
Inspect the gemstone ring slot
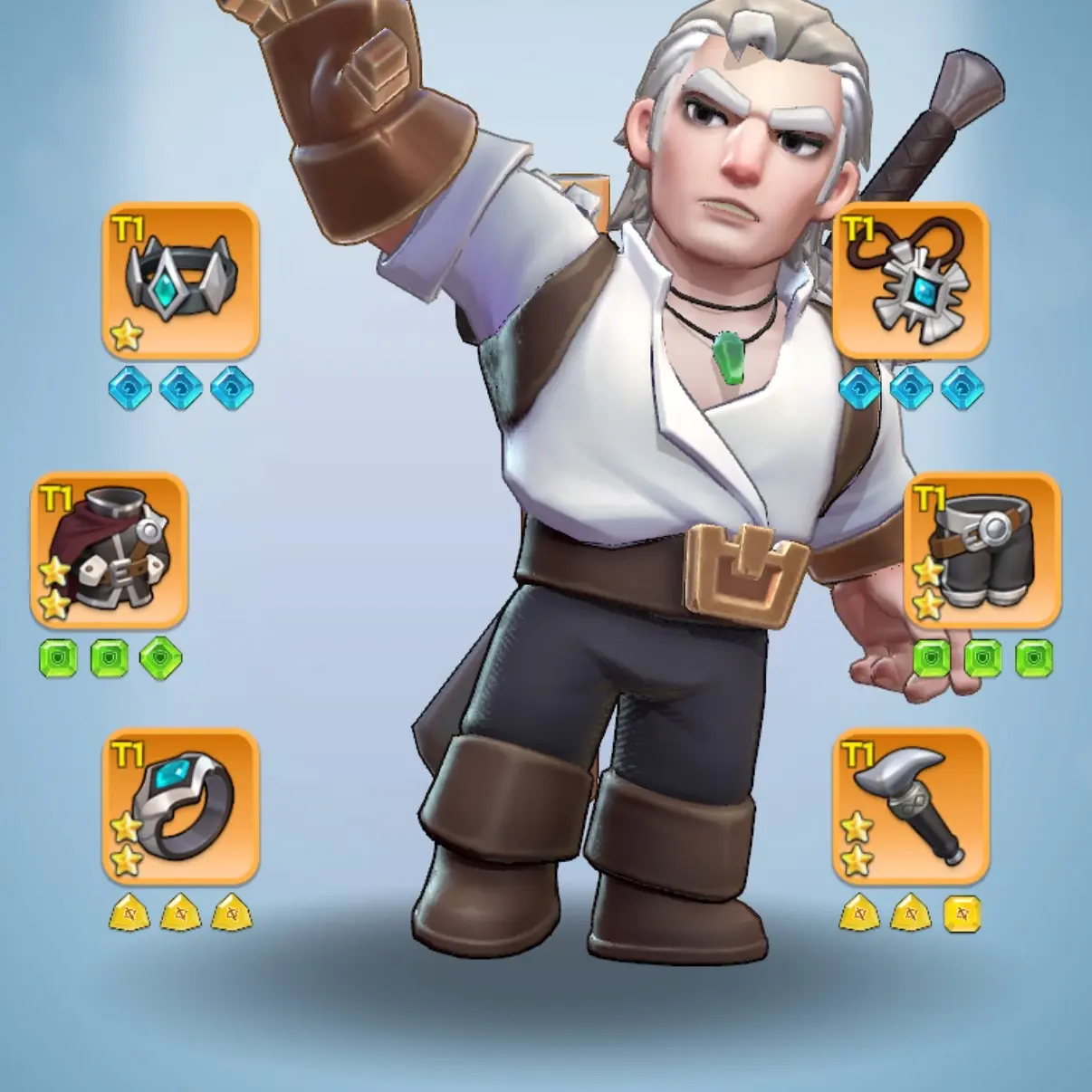[181, 806]
